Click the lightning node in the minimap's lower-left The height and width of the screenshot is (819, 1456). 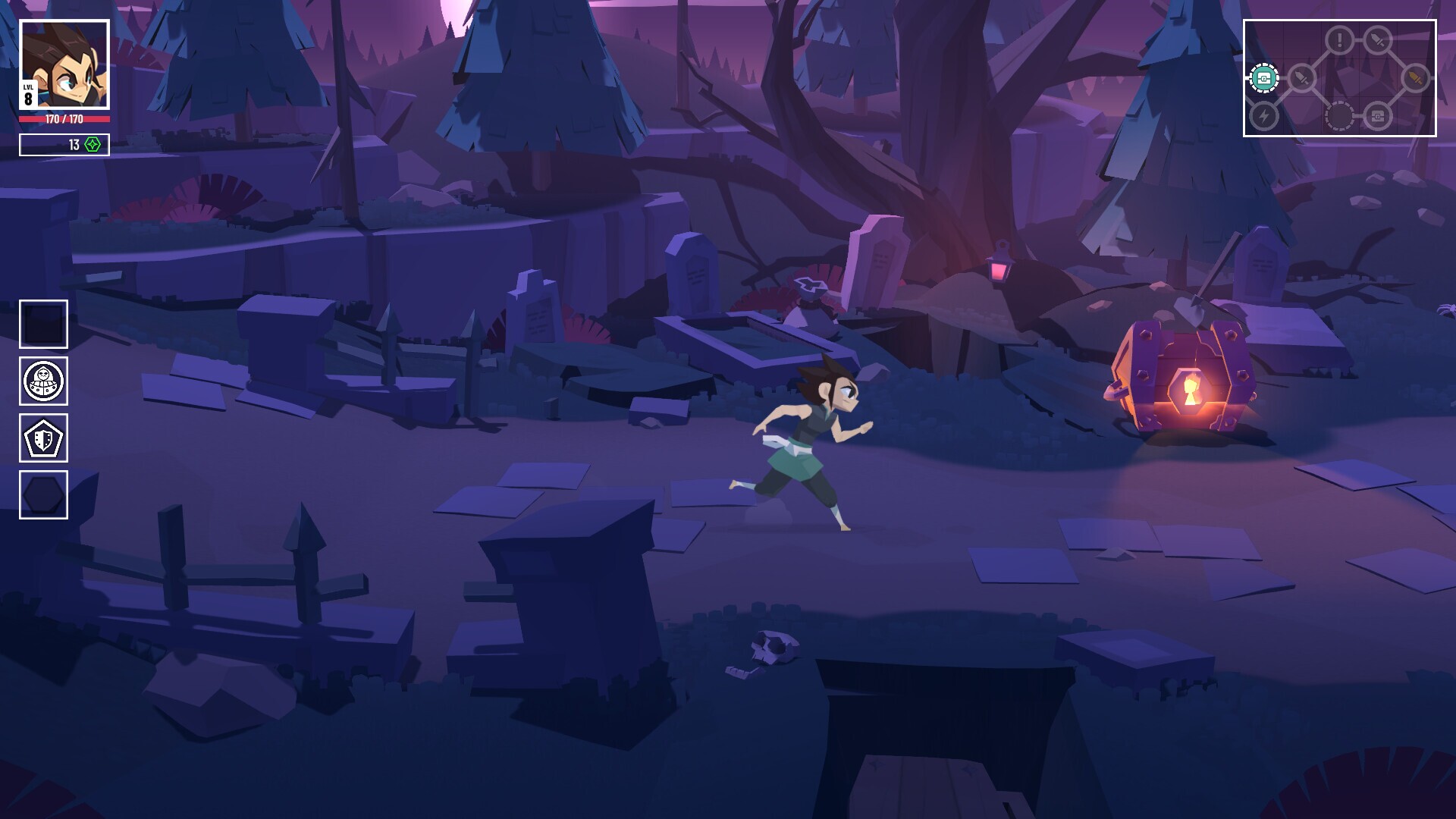1264,118
